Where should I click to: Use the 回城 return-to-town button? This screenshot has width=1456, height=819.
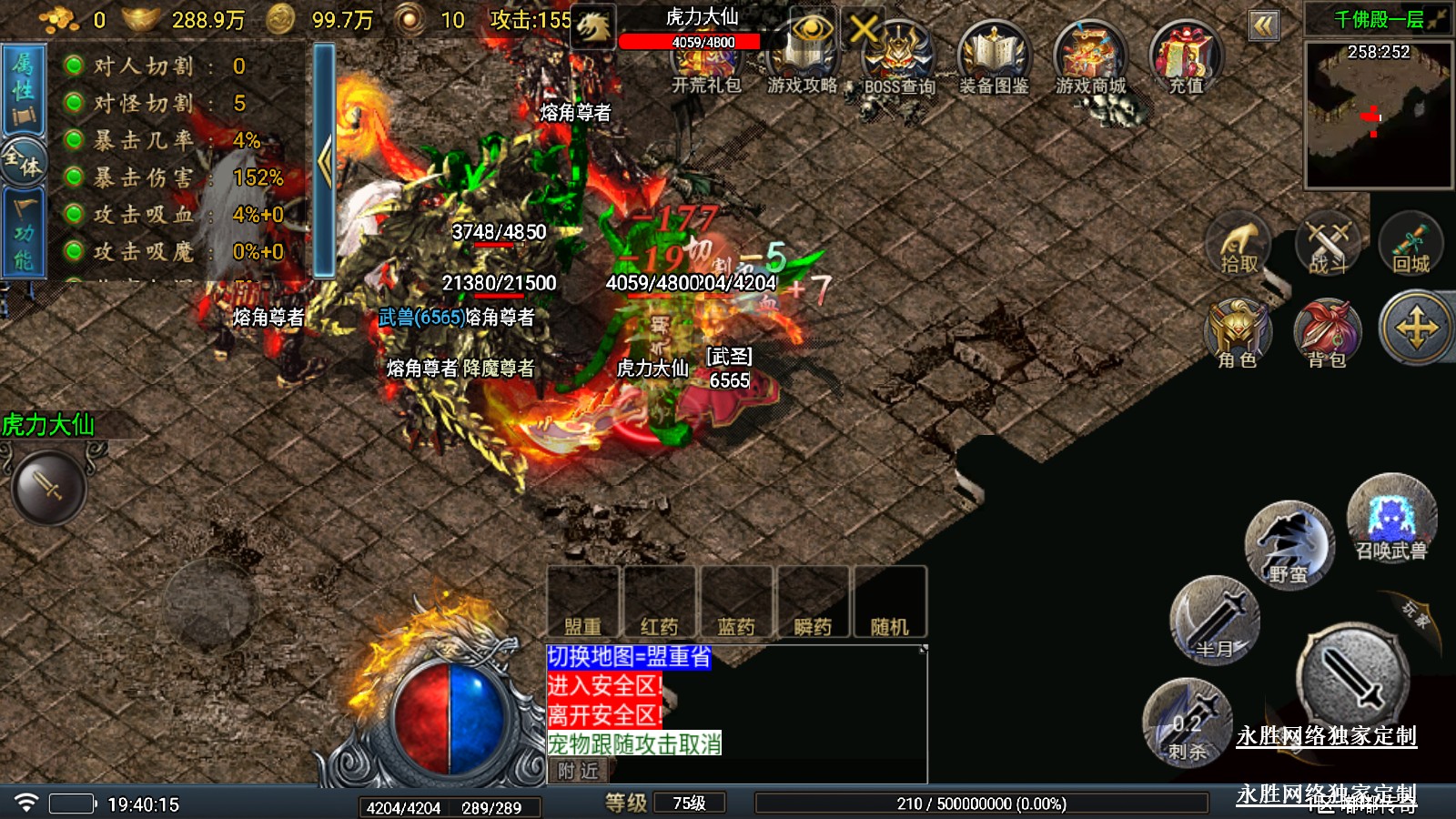click(x=1410, y=245)
